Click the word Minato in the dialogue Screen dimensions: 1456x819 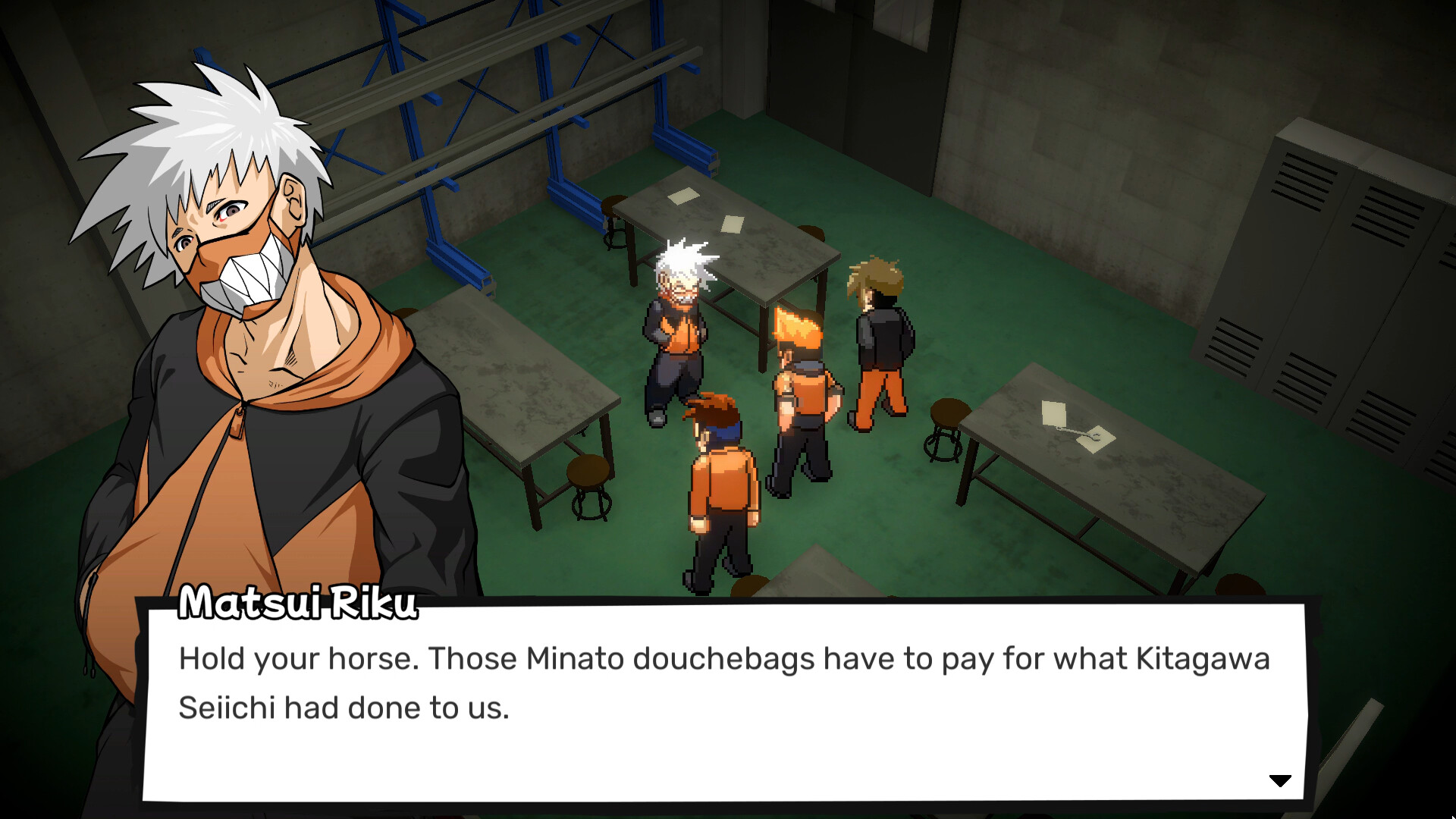(576, 660)
